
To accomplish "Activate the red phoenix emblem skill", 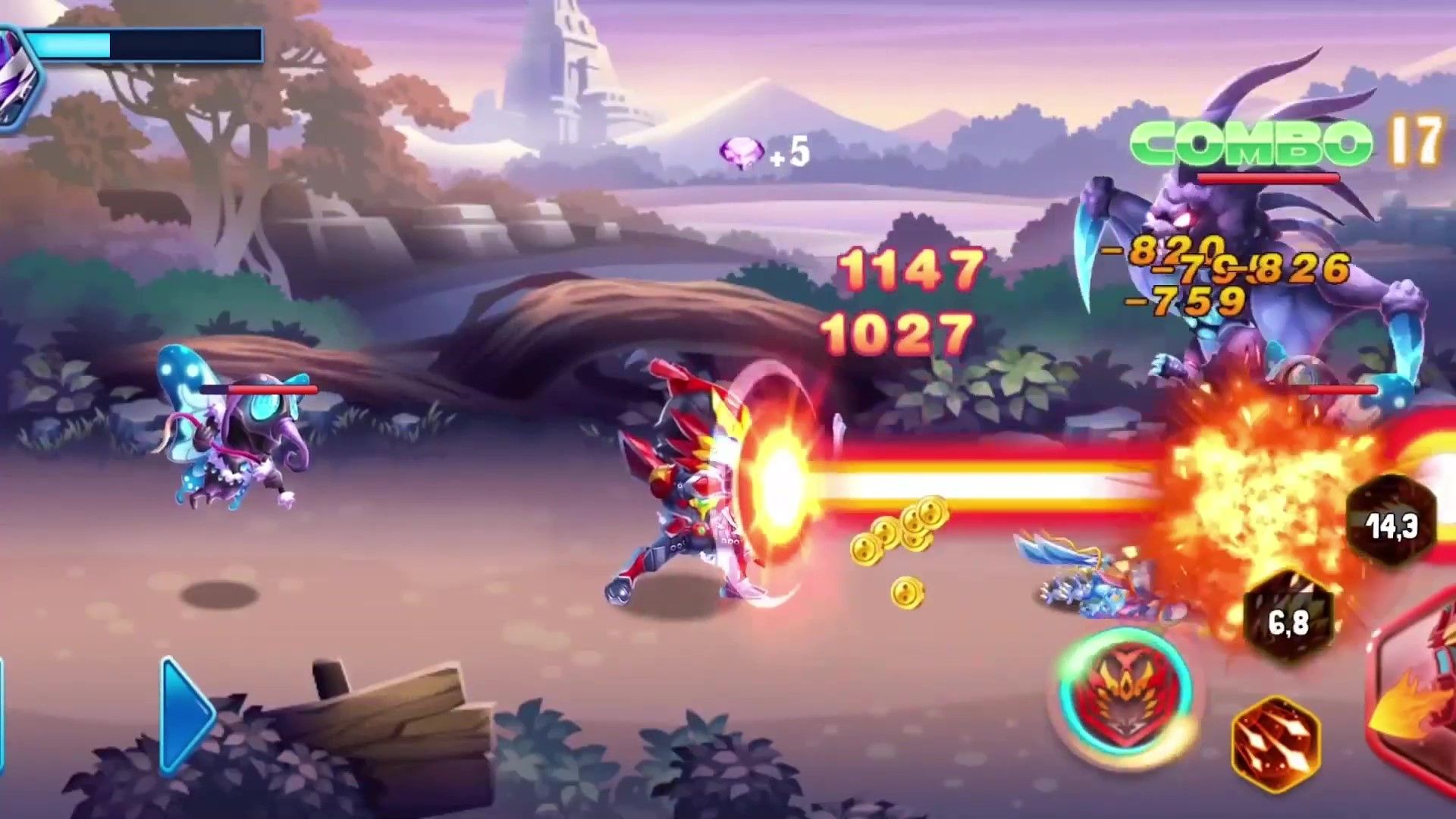I will 1127,694.
